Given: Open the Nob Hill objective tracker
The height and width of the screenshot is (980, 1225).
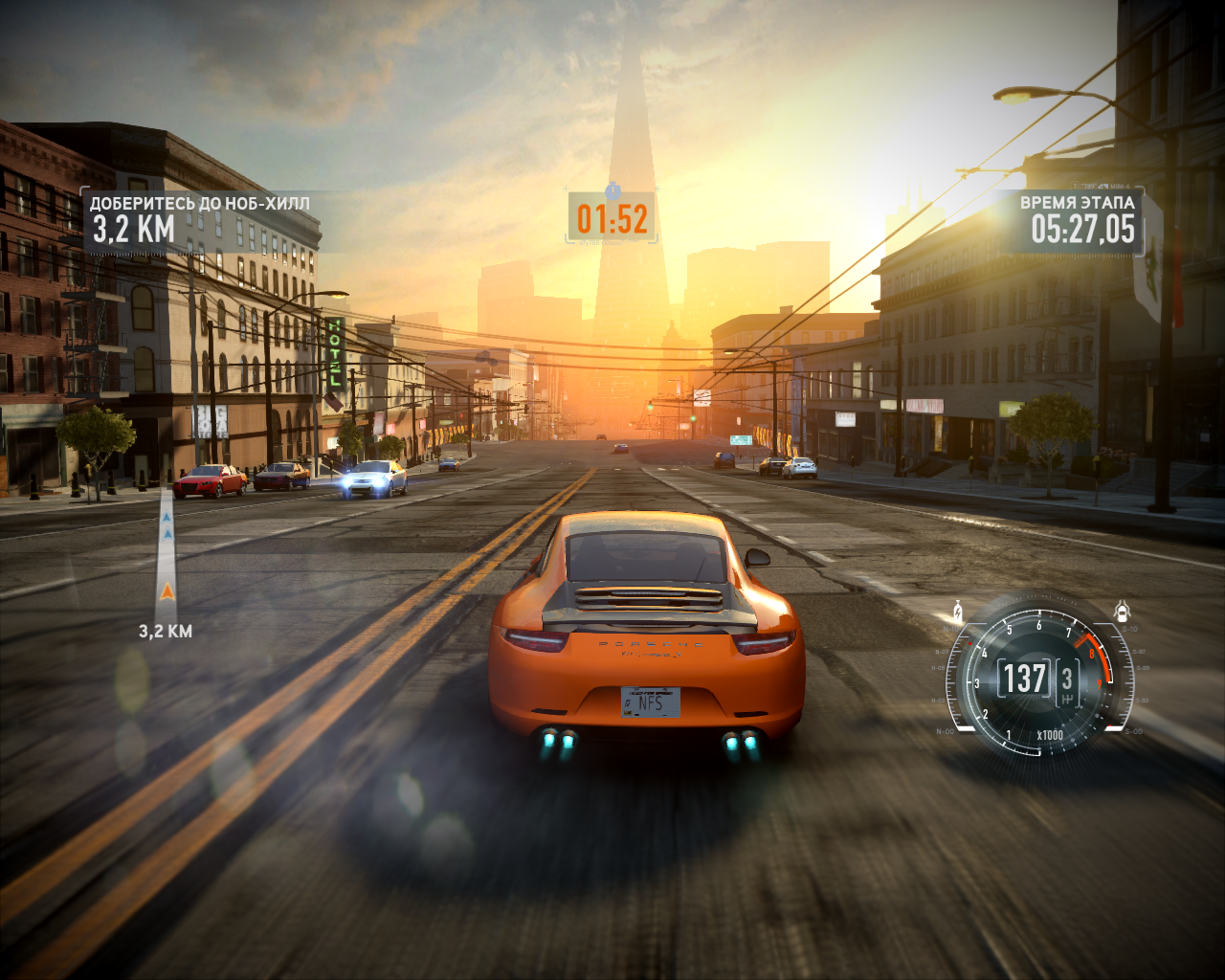Looking at the screenshot, I should 199,220.
